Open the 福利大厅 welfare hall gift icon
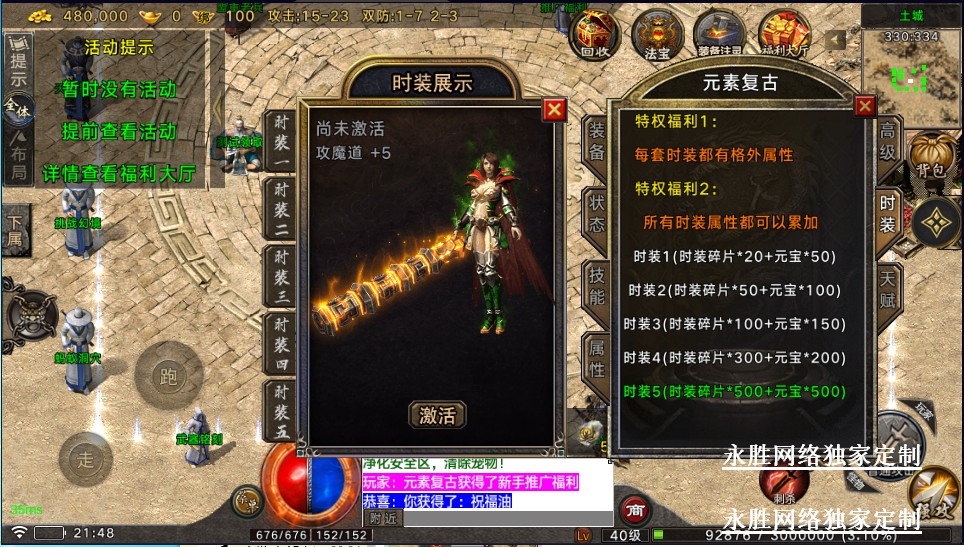The width and height of the screenshot is (964, 547). click(784, 34)
